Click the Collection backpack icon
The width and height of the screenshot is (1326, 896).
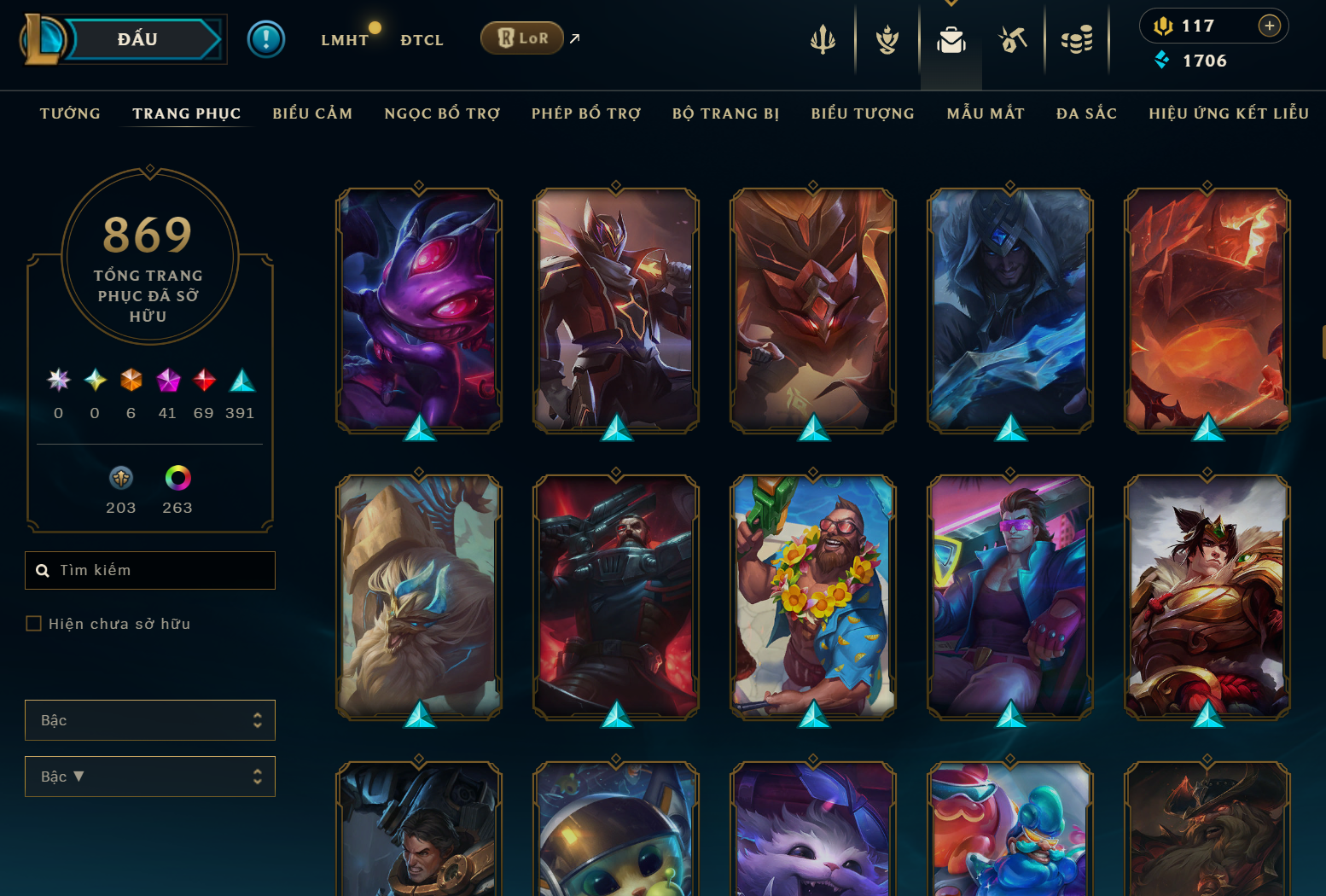point(951,38)
